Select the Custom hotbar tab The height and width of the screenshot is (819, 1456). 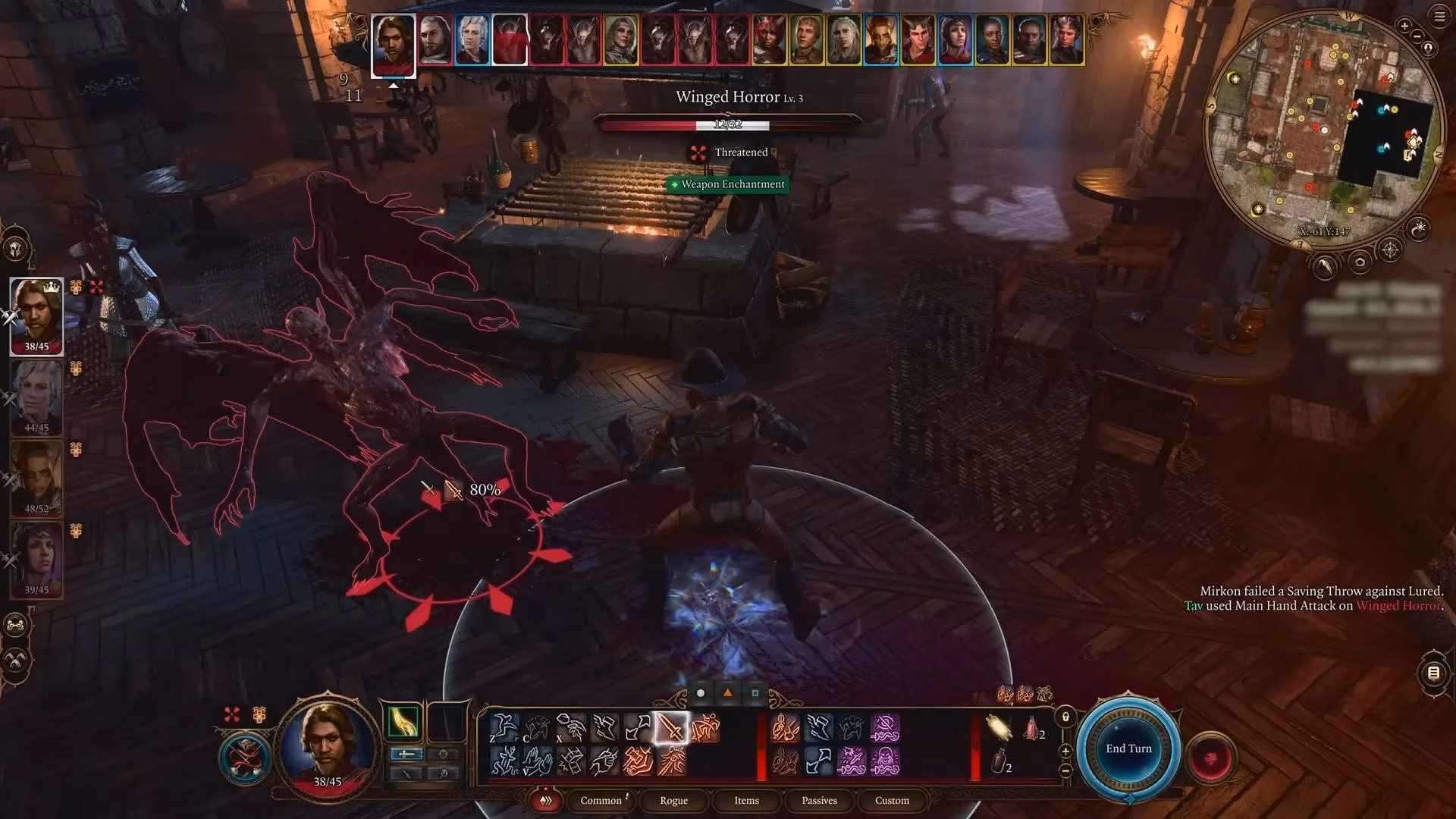pos(892,800)
